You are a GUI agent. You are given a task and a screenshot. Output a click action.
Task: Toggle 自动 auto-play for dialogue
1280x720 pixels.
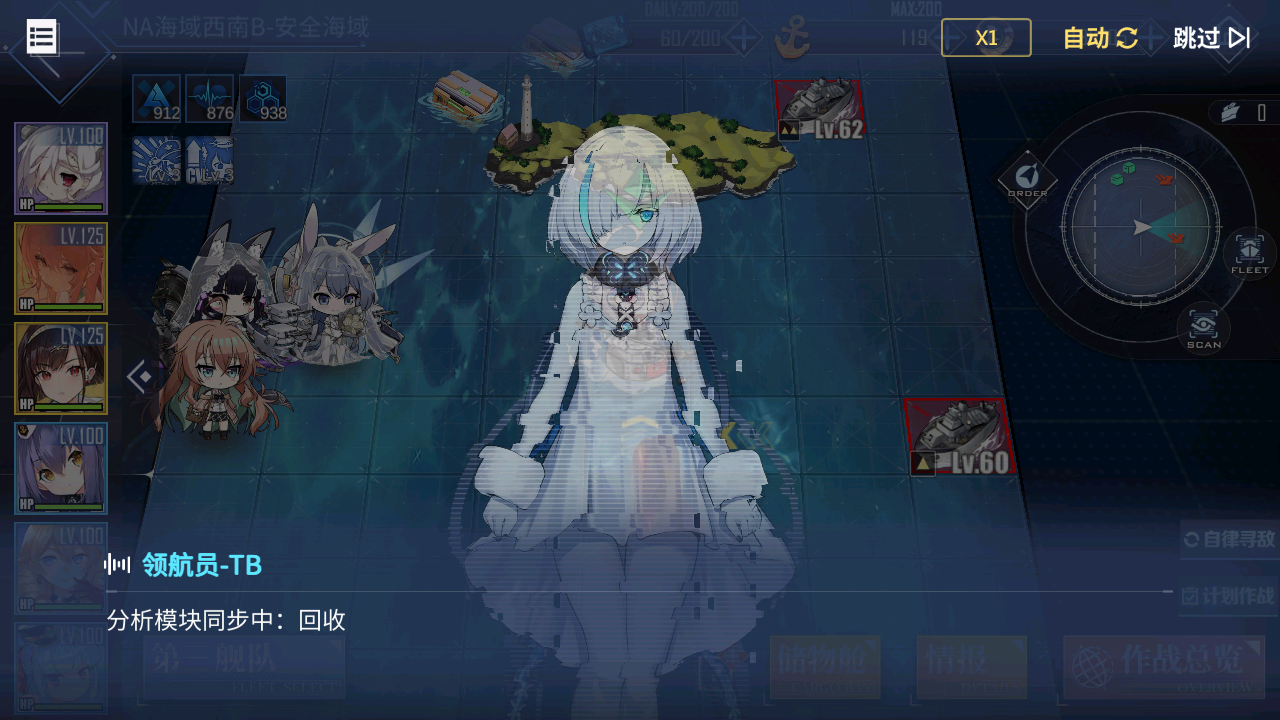(x=1100, y=38)
